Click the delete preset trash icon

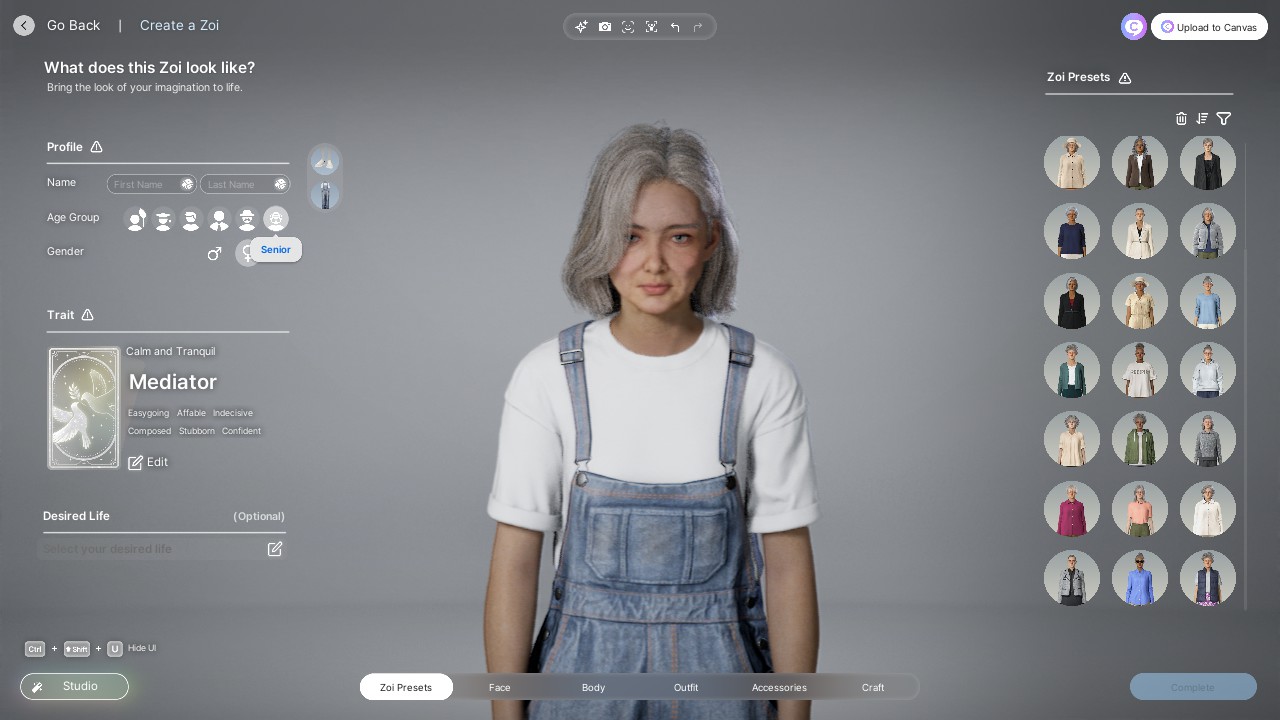tap(1181, 118)
